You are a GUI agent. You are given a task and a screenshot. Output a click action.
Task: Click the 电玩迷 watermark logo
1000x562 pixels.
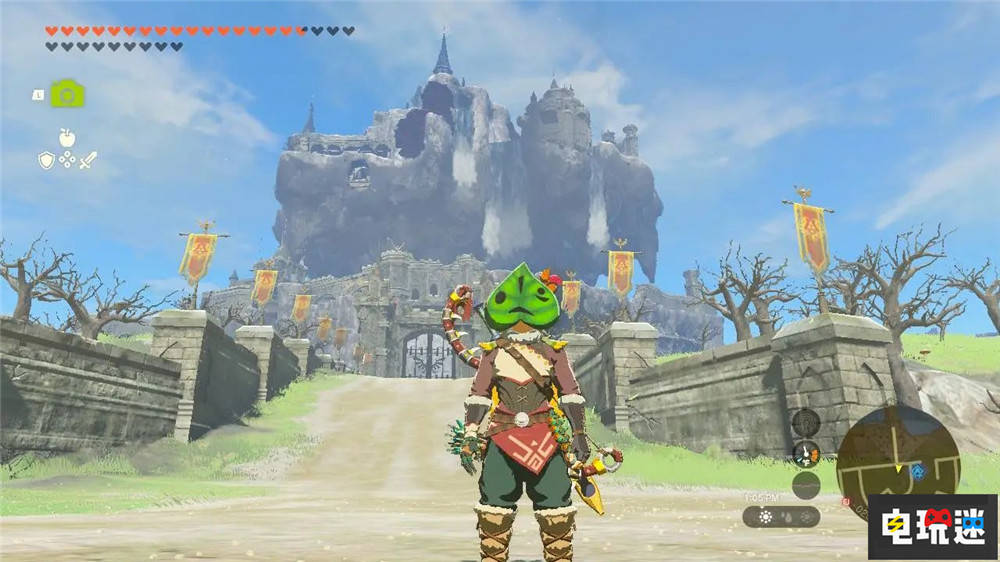[931, 526]
